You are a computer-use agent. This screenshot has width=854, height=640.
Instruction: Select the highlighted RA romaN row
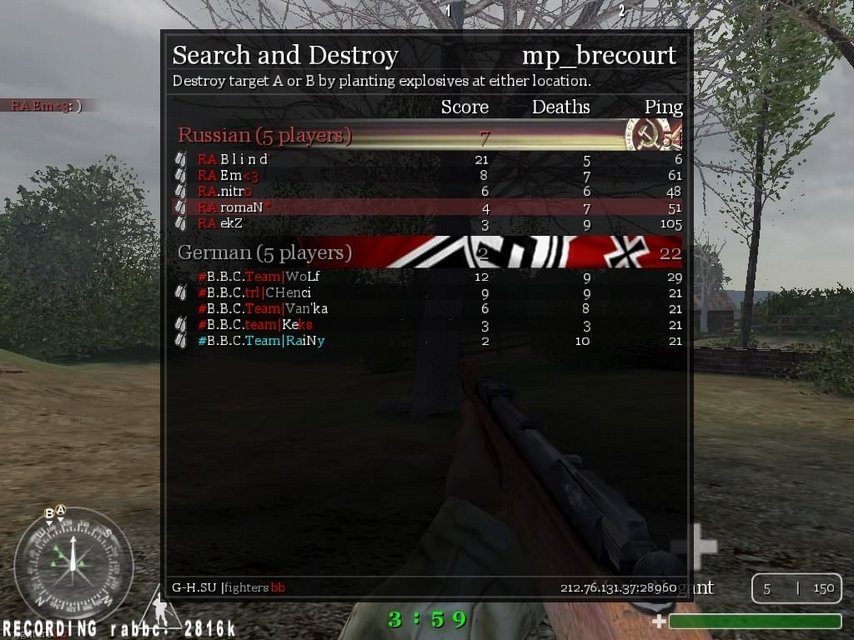pos(230,207)
